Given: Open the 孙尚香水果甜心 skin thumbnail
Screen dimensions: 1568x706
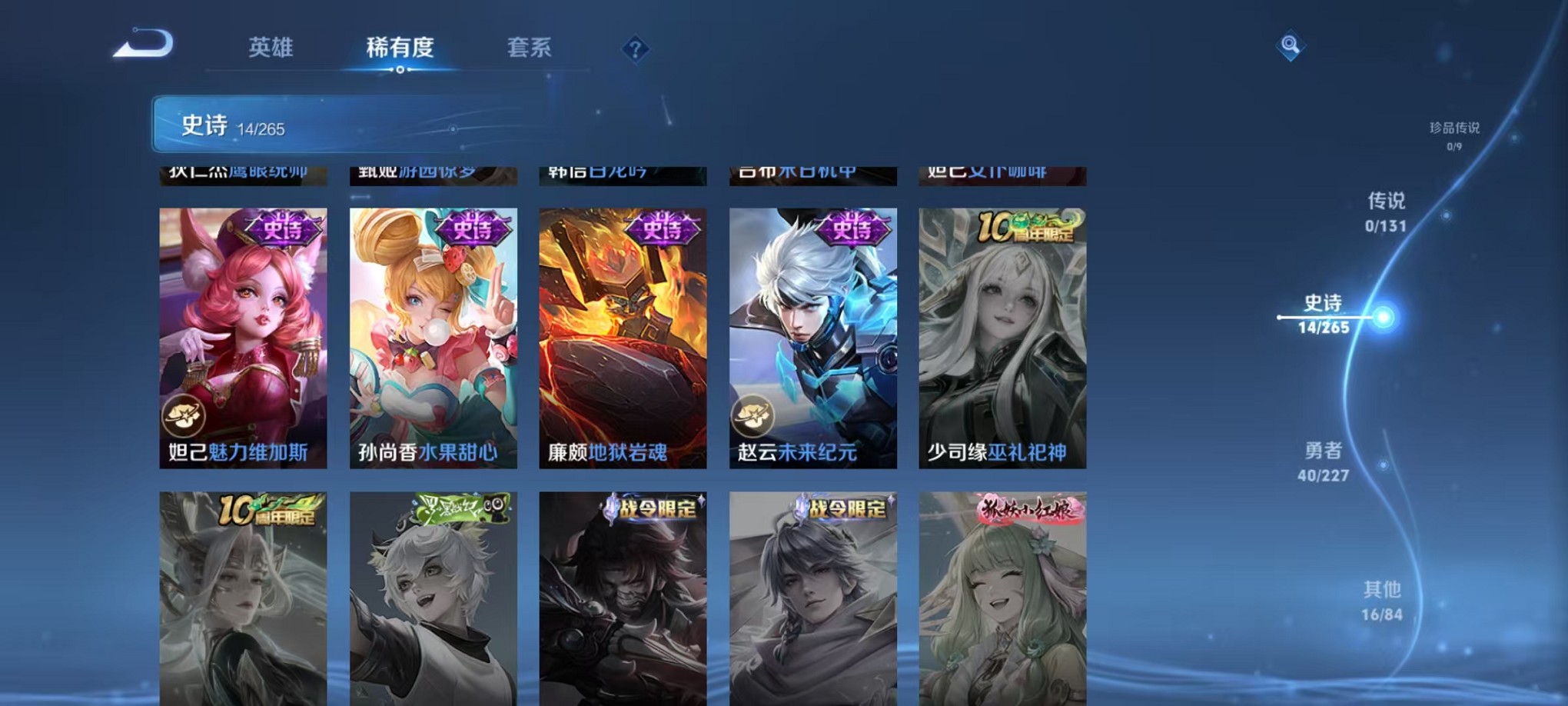Looking at the screenshot, I should pos(433,338).
